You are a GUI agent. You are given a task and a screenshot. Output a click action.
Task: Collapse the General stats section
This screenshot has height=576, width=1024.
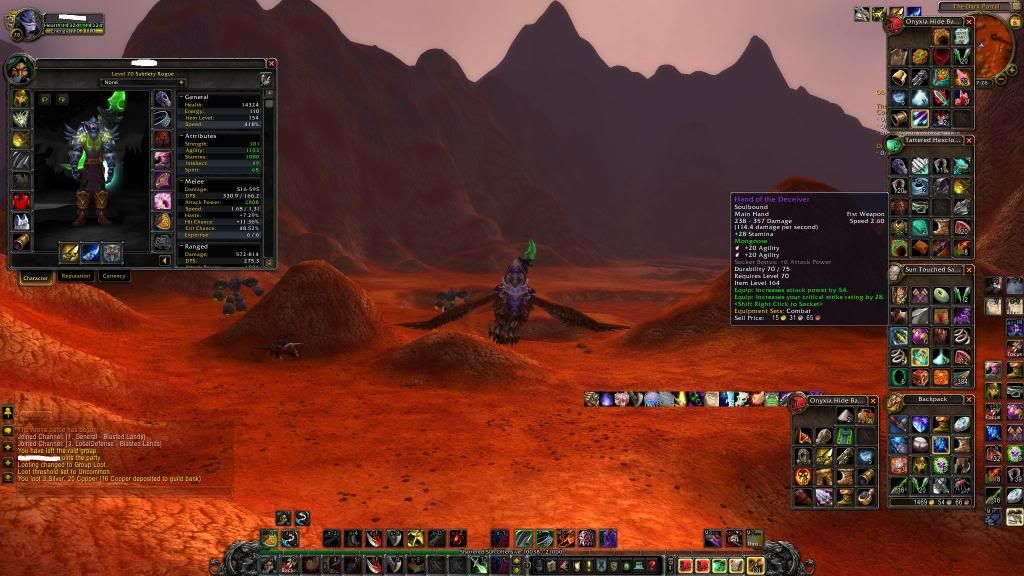point(181,97)
